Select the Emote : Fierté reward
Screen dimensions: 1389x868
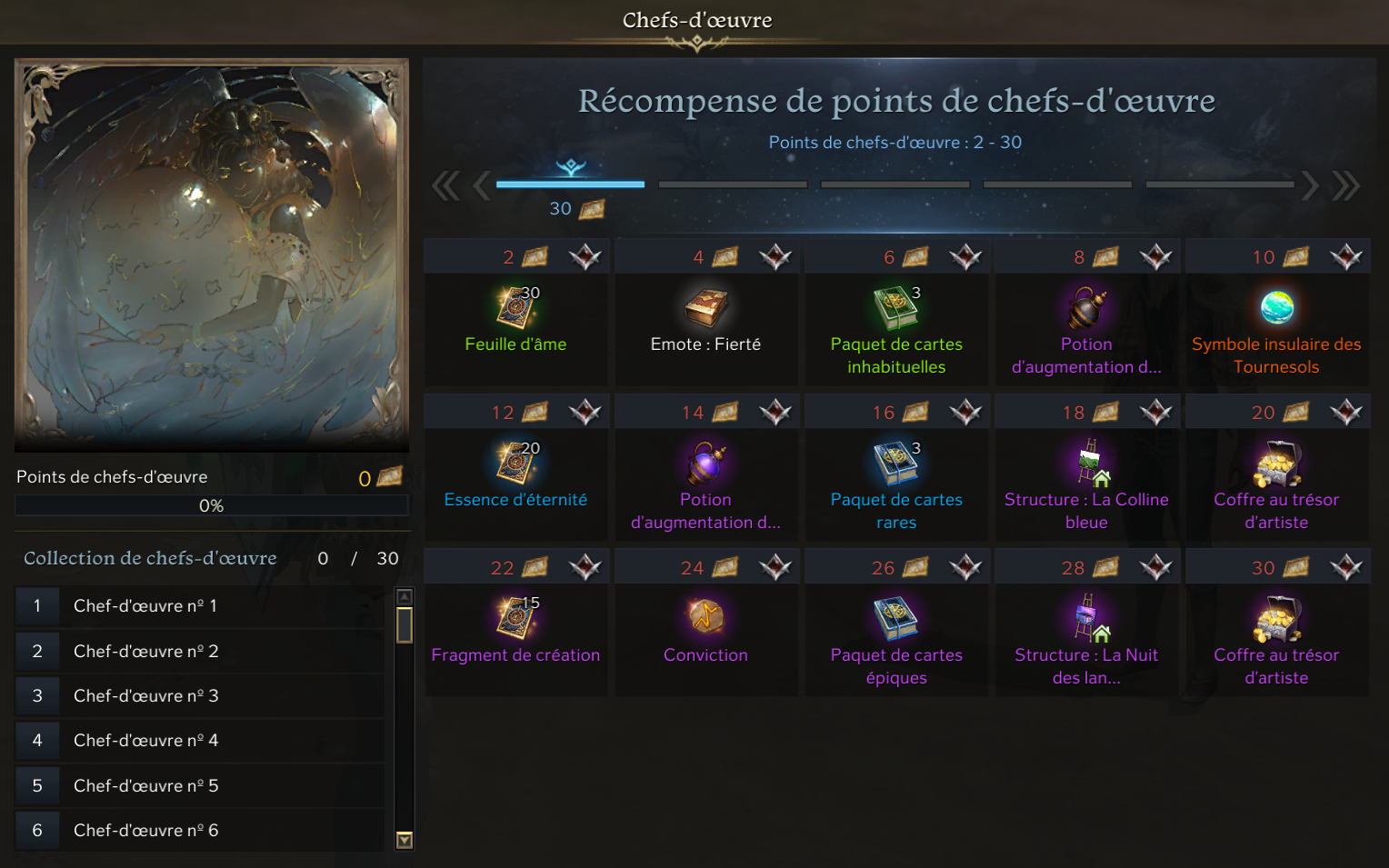point(705,309)
